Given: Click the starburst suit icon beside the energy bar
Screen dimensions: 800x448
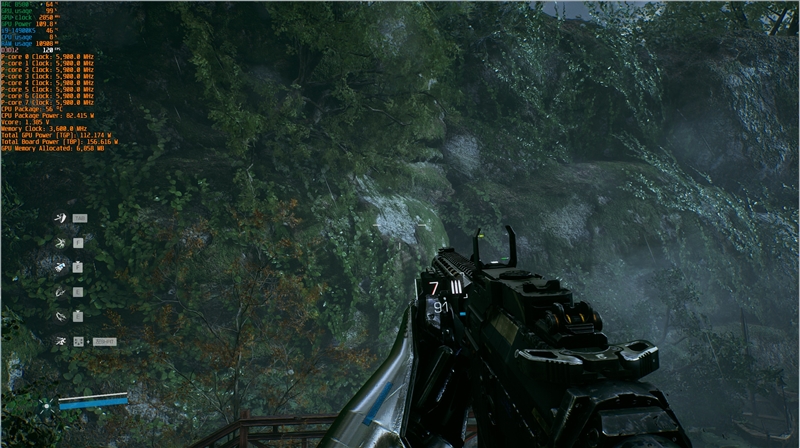Looking at the screenshot, I should (46, 405).
